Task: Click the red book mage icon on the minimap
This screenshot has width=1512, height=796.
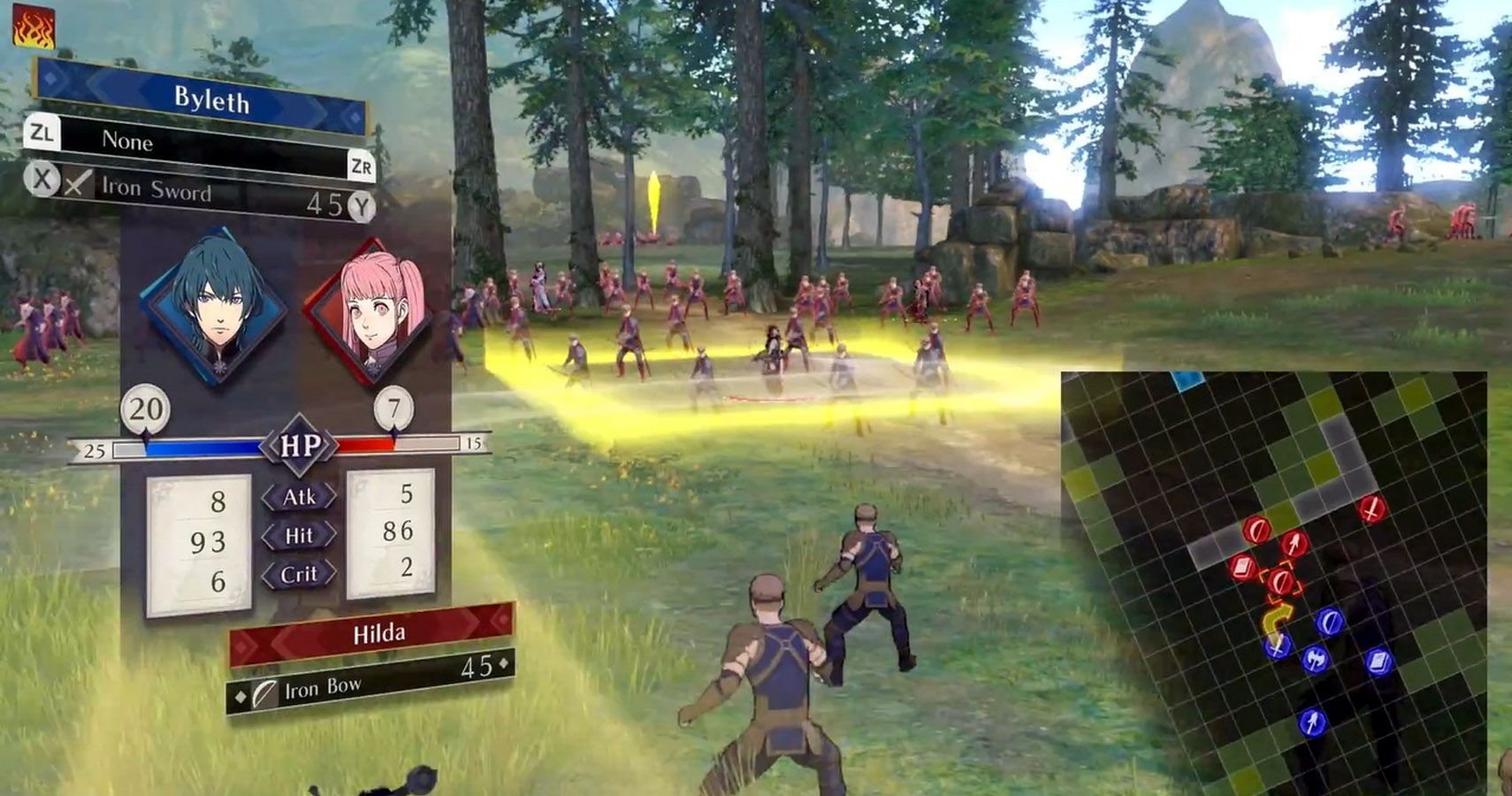Action: 1241,567
